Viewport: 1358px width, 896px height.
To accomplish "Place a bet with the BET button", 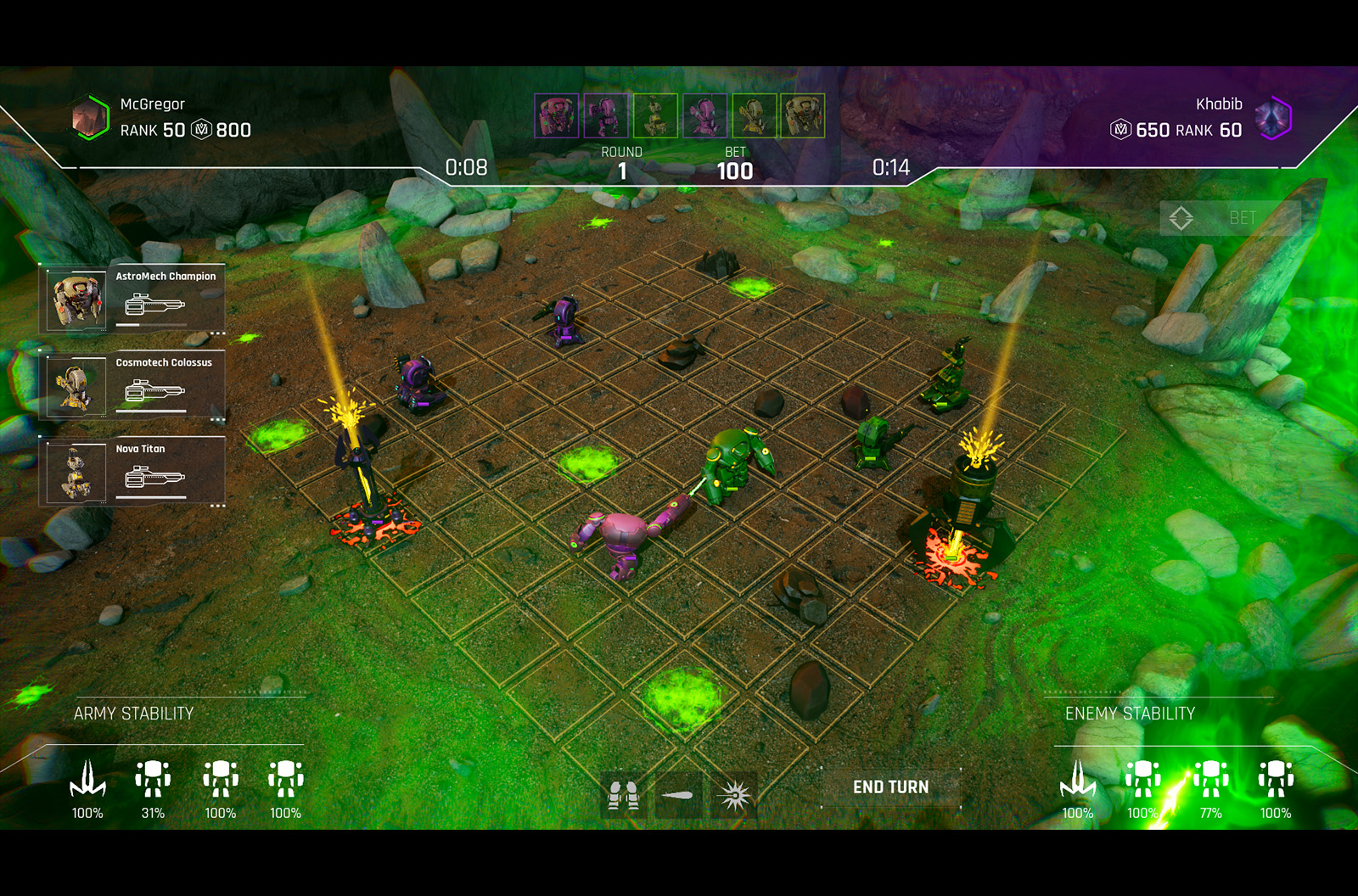I will (1230, 218).
